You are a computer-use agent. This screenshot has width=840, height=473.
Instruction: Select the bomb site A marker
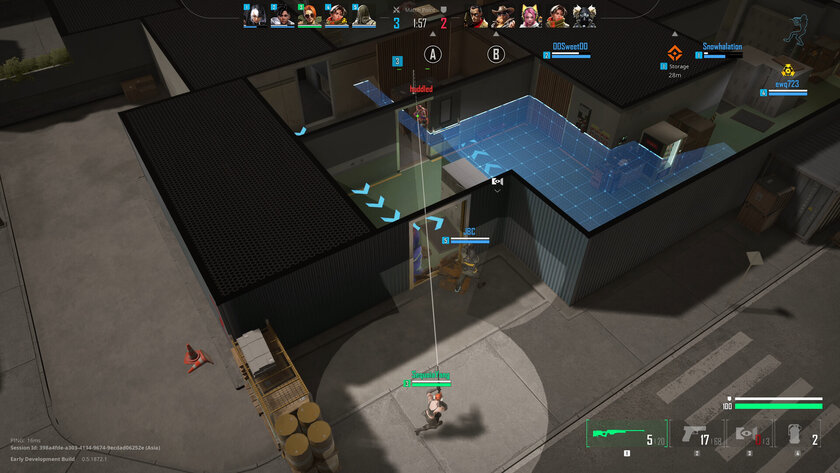coord(432,53)
